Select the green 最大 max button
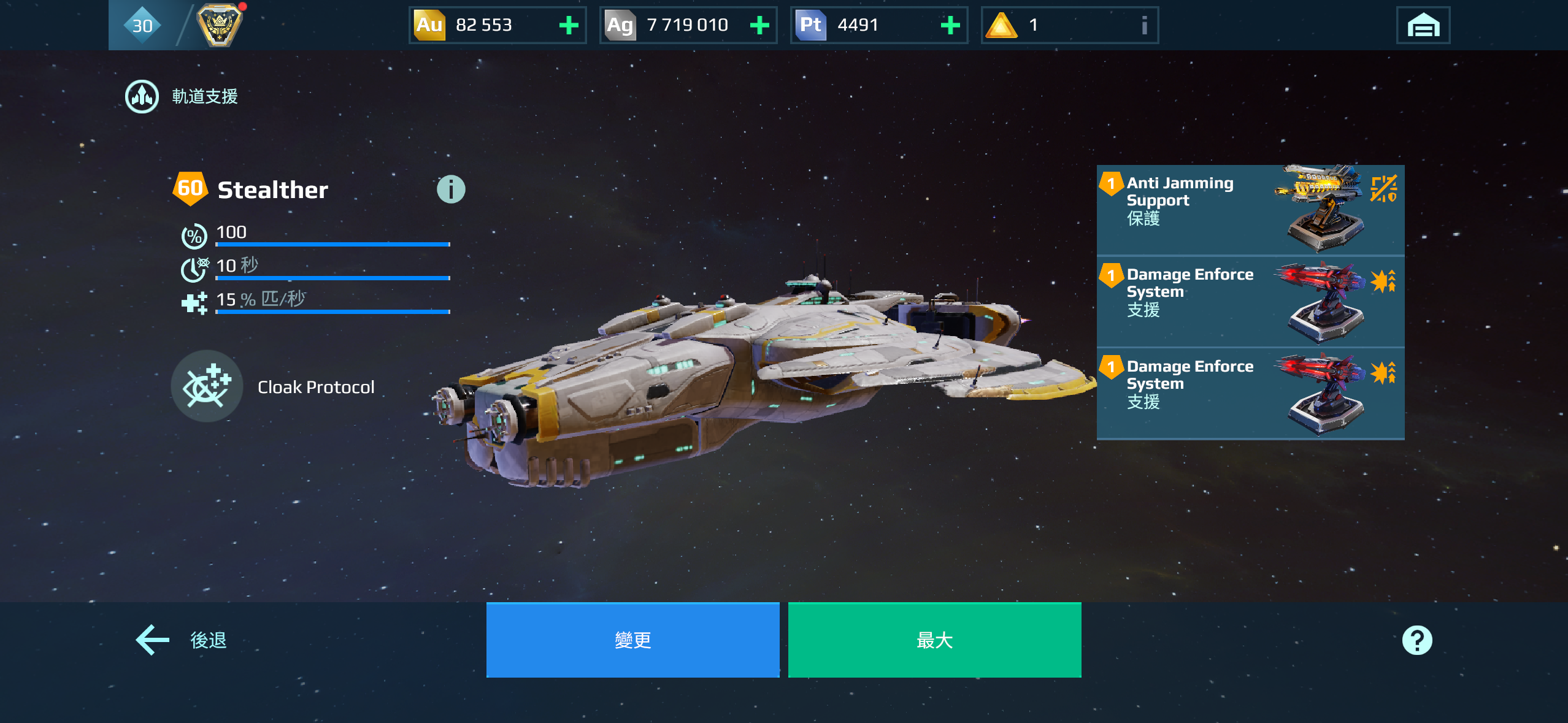This screenshot has width=1568, height=723. 934,640
